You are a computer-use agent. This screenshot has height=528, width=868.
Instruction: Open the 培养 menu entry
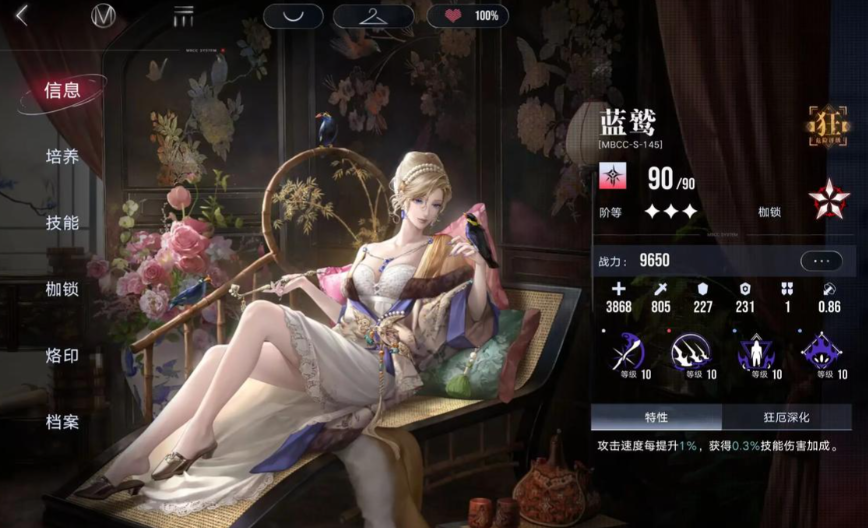click(62, 156)
